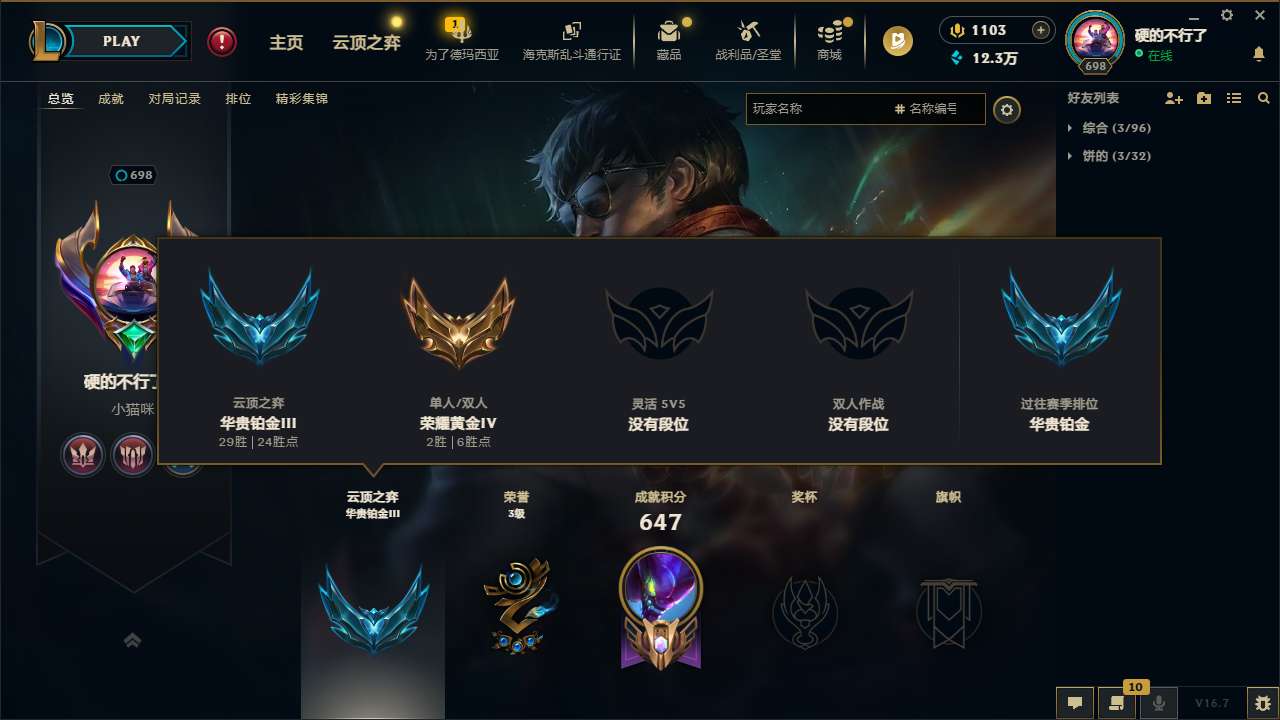Switch to the 排位 tab
1280x720 pixels.
pos(238,98)
